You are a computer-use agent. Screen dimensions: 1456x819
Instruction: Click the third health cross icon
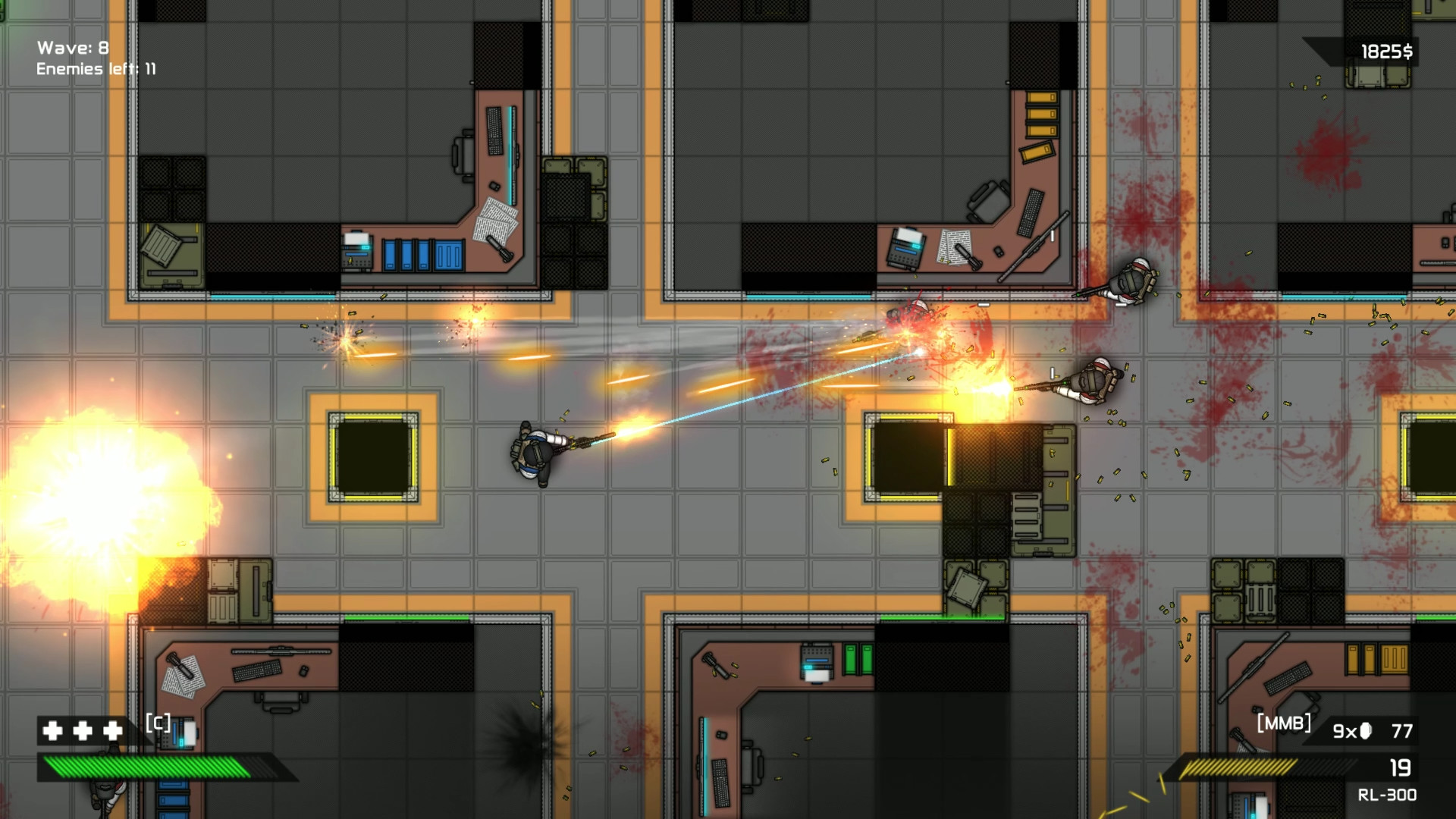(x=112, y=731)
